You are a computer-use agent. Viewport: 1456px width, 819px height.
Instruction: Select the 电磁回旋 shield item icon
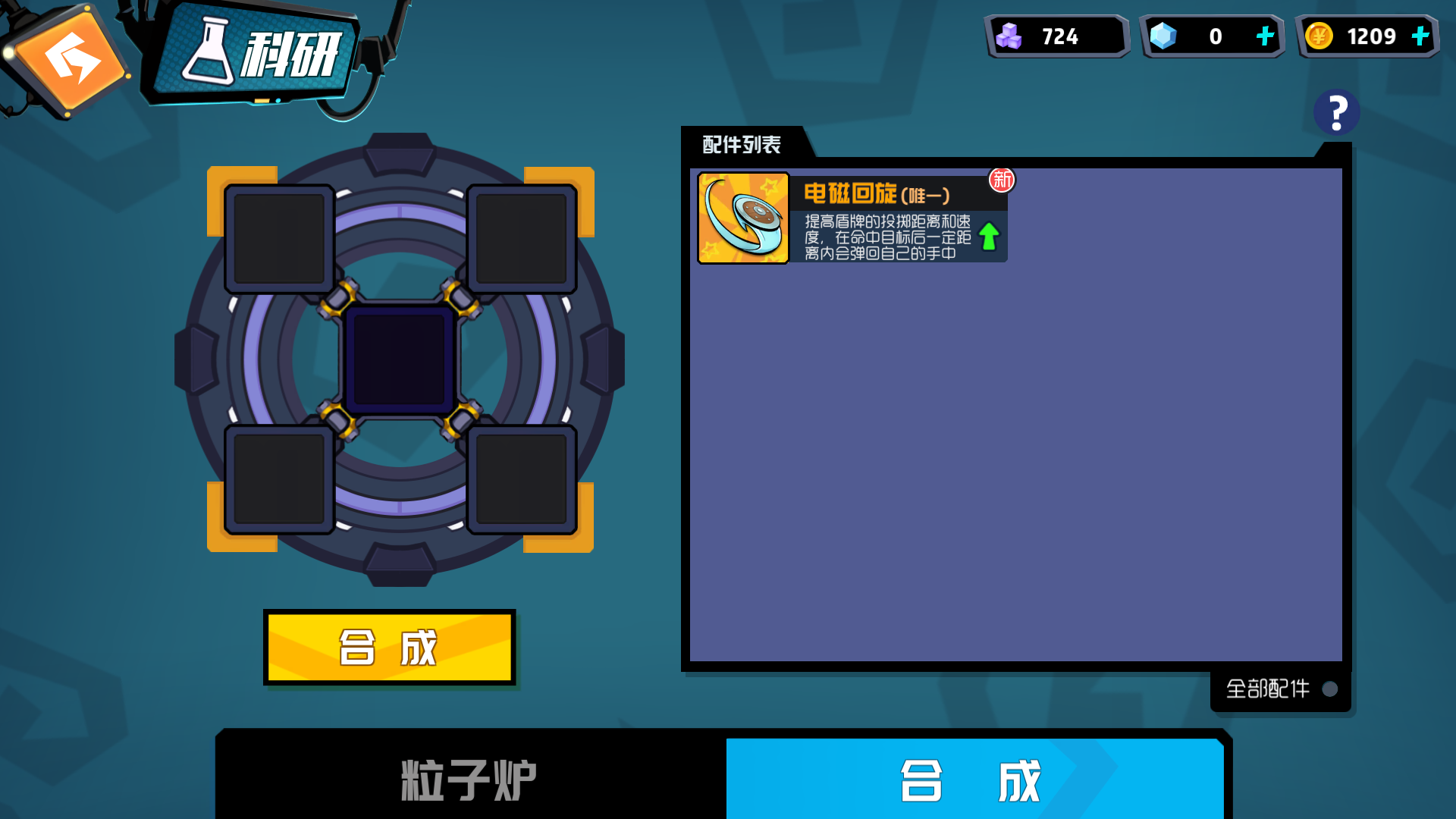point(743,217)
